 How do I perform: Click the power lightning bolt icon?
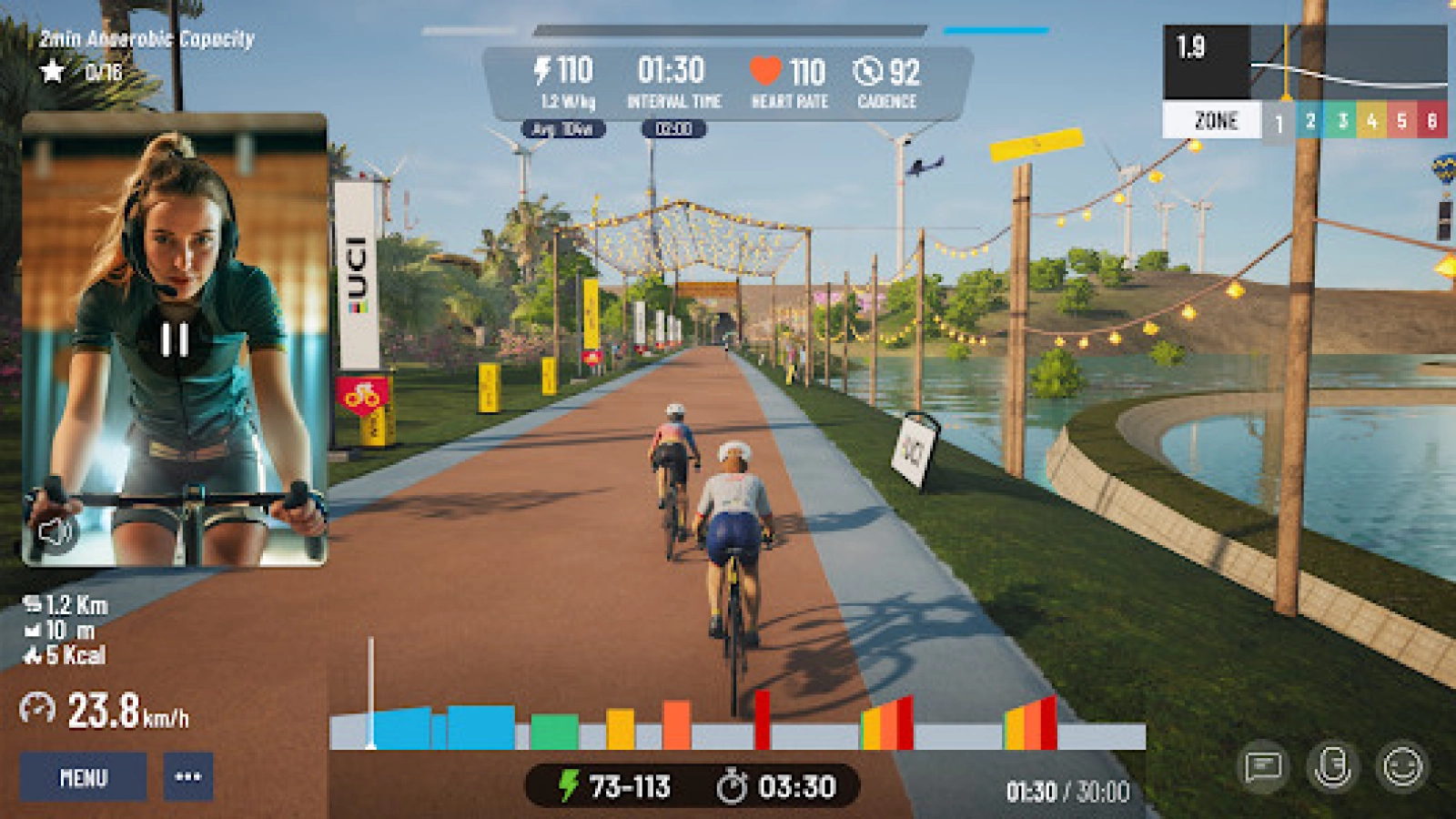541,67
